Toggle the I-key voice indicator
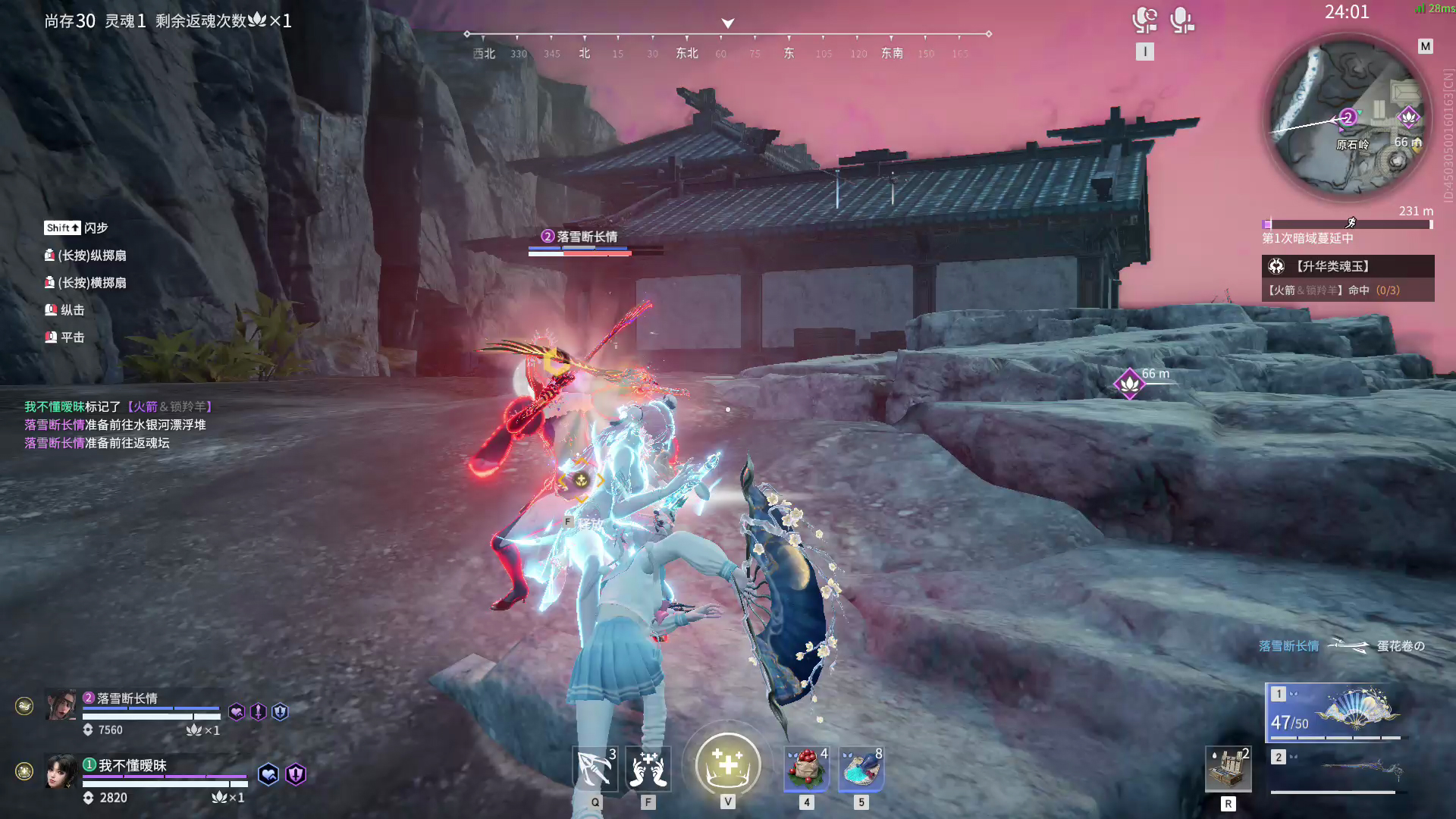 (1146, 52)
